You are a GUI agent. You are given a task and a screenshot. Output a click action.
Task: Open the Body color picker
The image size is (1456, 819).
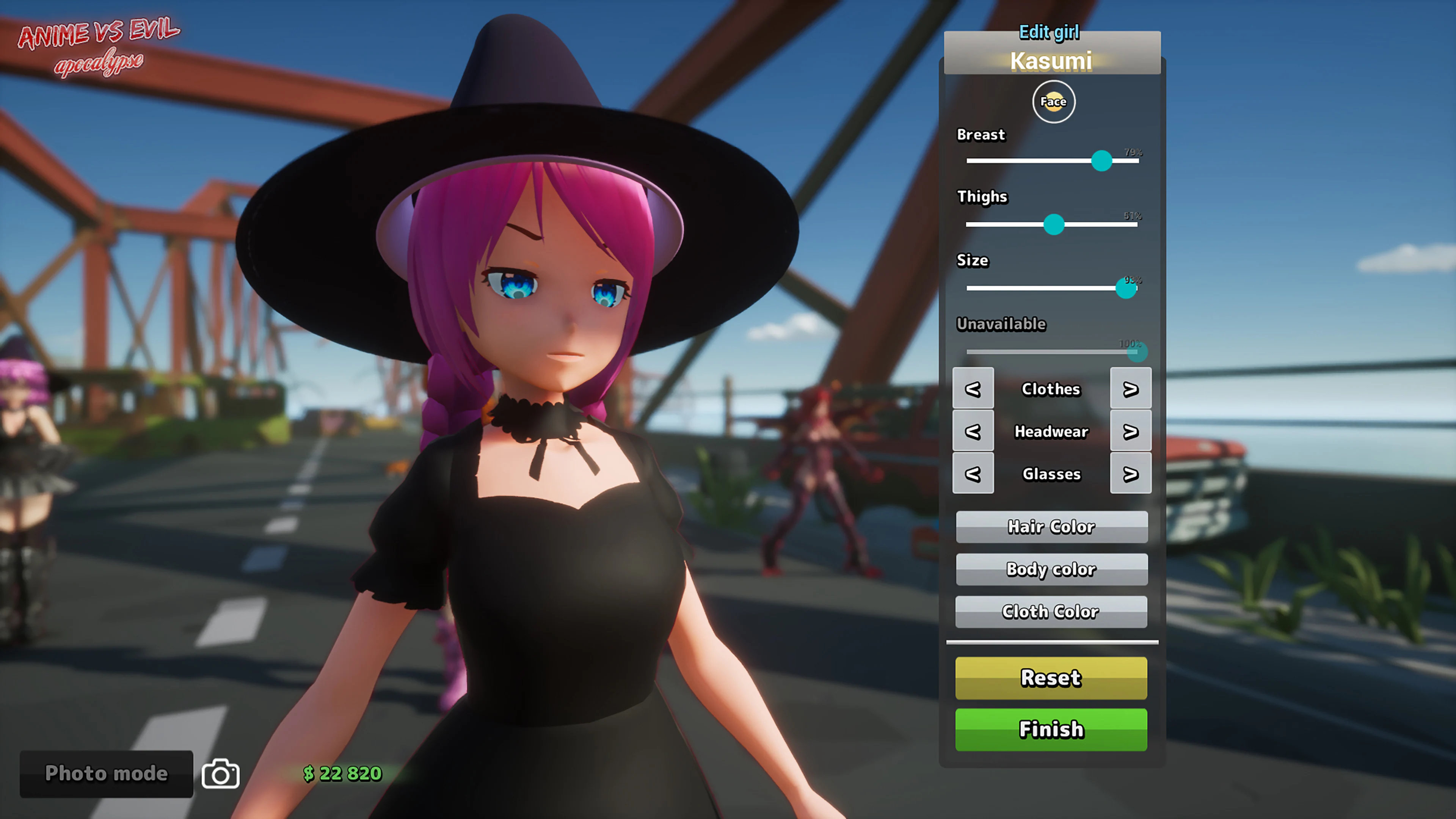(1051, 569)
